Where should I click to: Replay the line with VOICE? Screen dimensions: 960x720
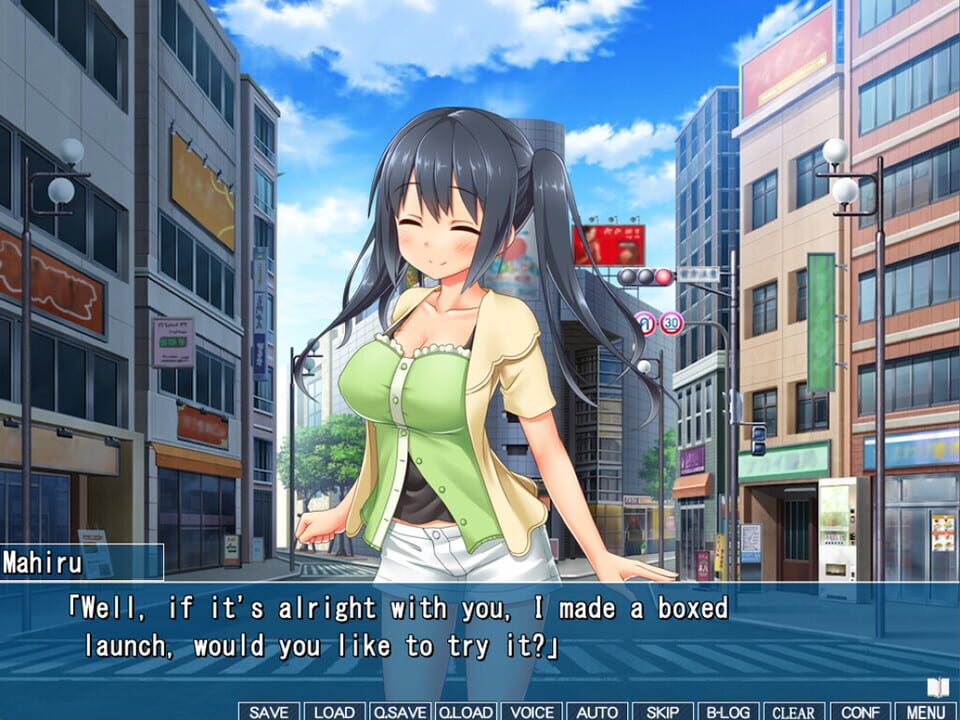coord(531,711)
